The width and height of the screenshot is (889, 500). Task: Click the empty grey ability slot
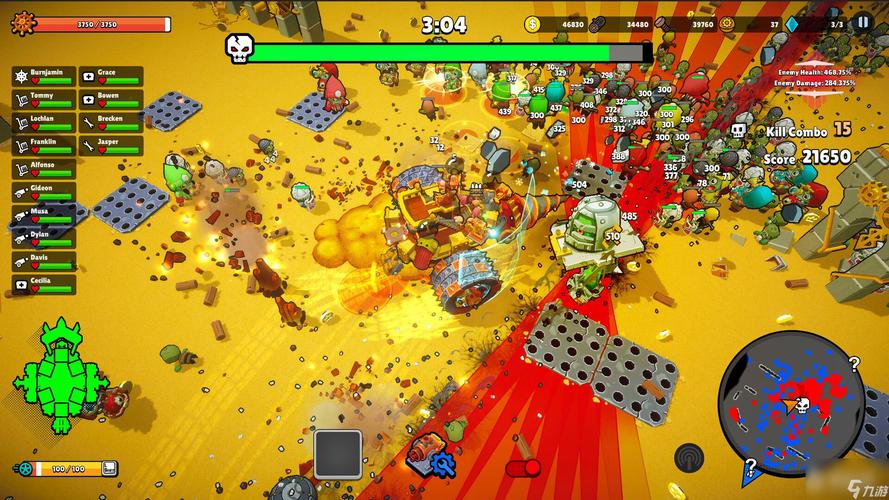tap(338, 453)
